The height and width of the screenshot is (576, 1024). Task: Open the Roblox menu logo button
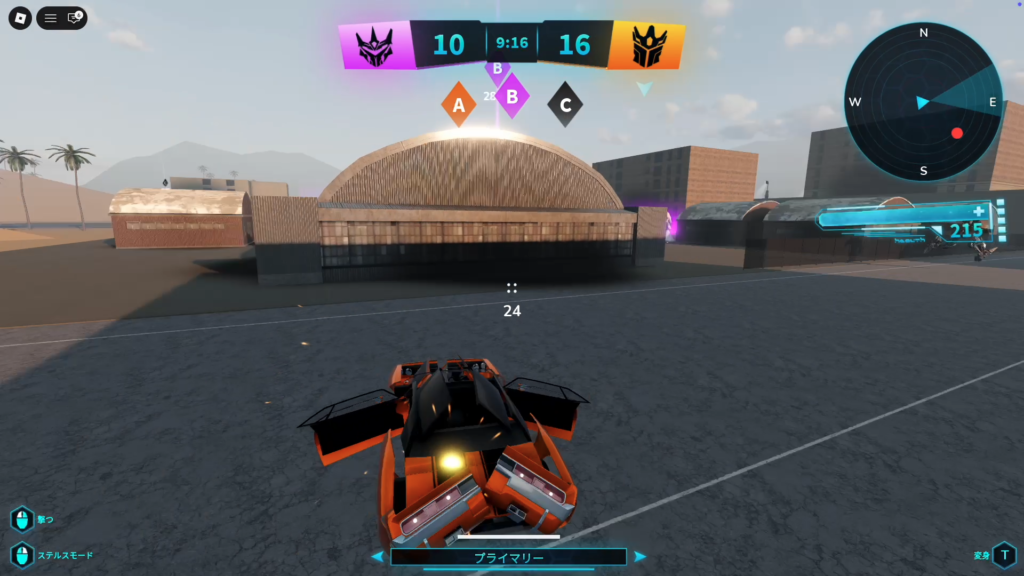pyautogui.click(x=20, y=18)
